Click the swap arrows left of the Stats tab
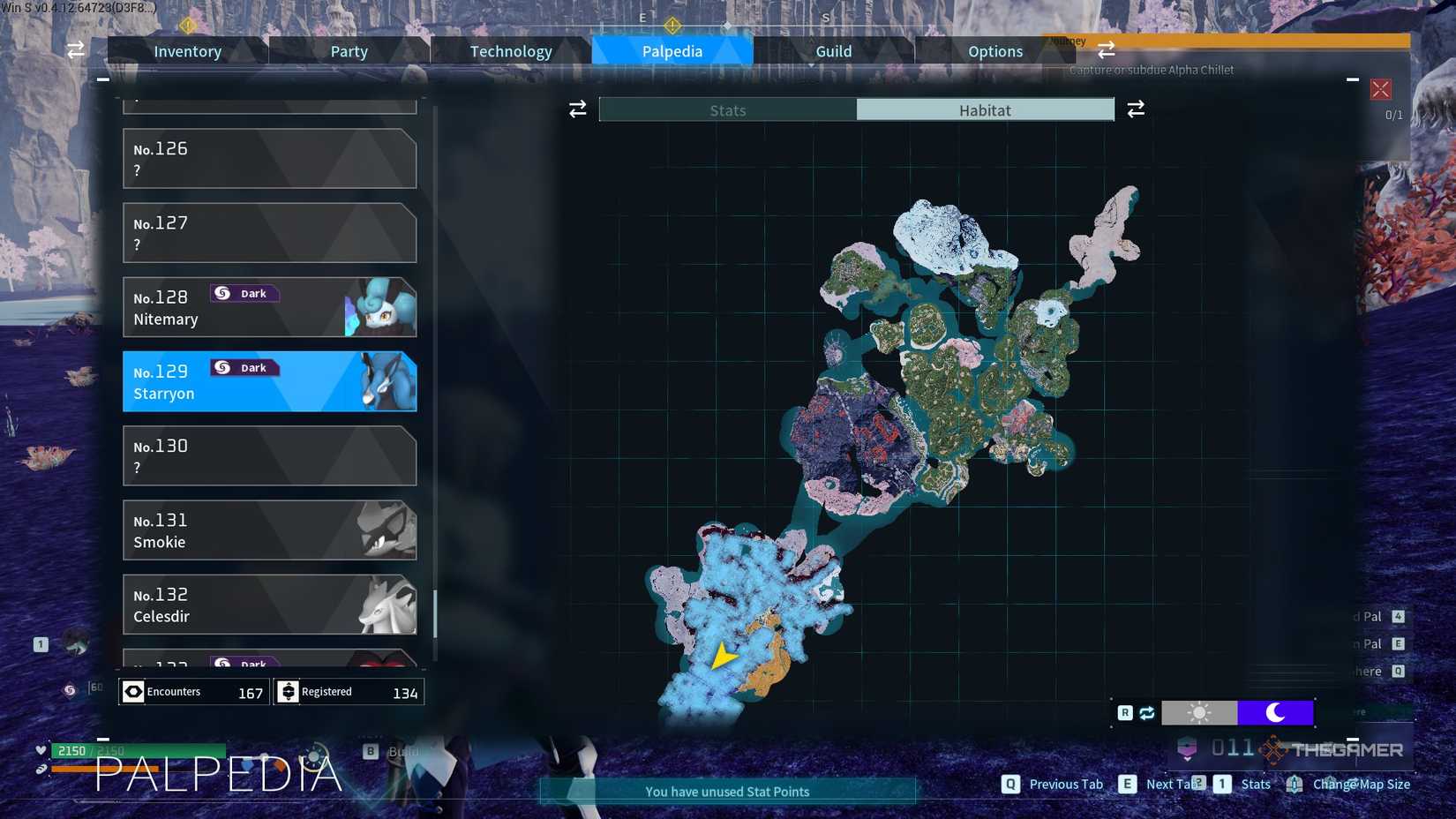Image resolution: width=1456 pixels, height=819 pixels. coord(577,109)
